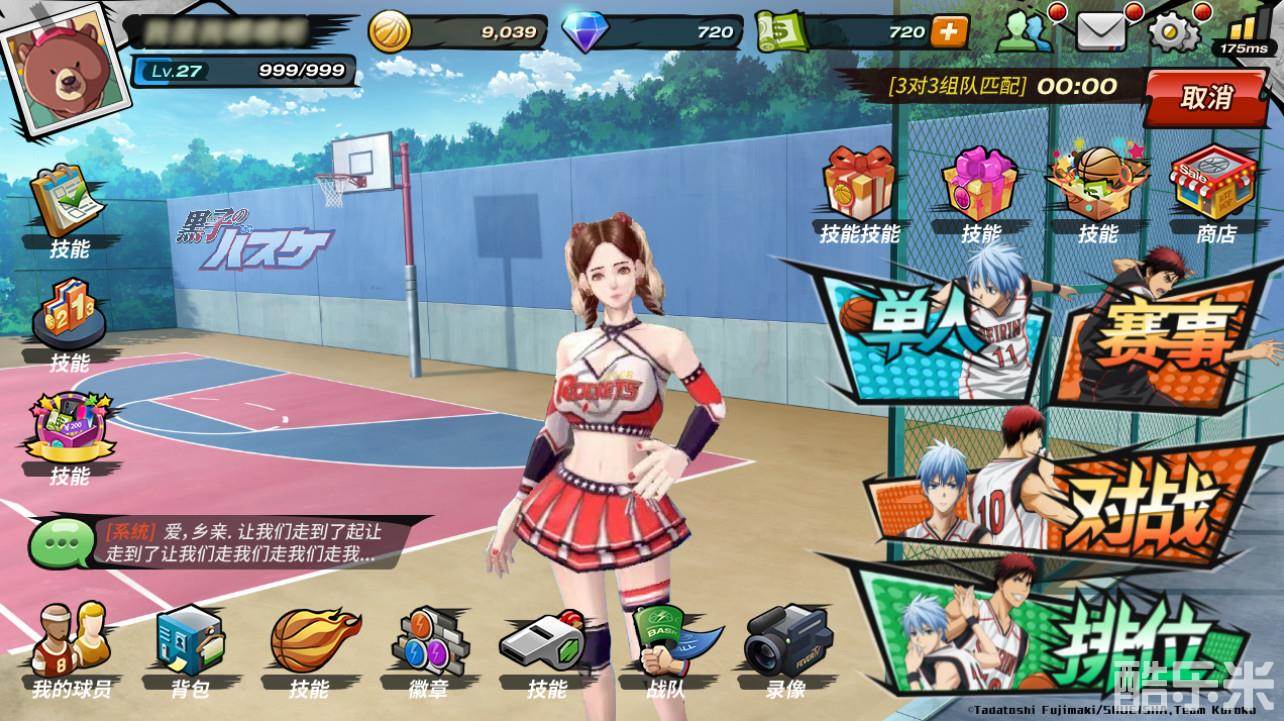This screenshot has width=1284, height=721.
Task: Open 我的球员 my players menu
Action: (x=71, y=645)
